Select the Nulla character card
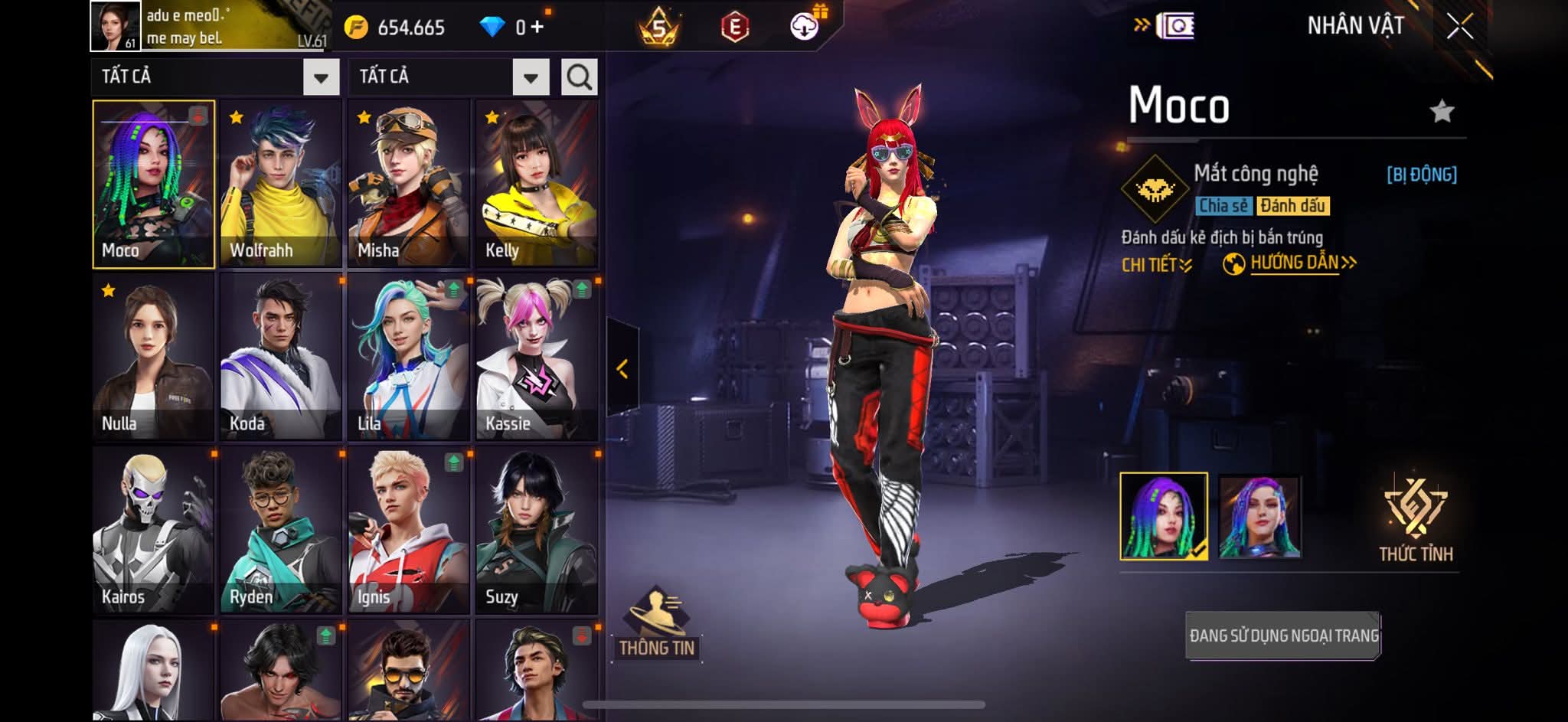1568x722 pixels. coord(153,357)
